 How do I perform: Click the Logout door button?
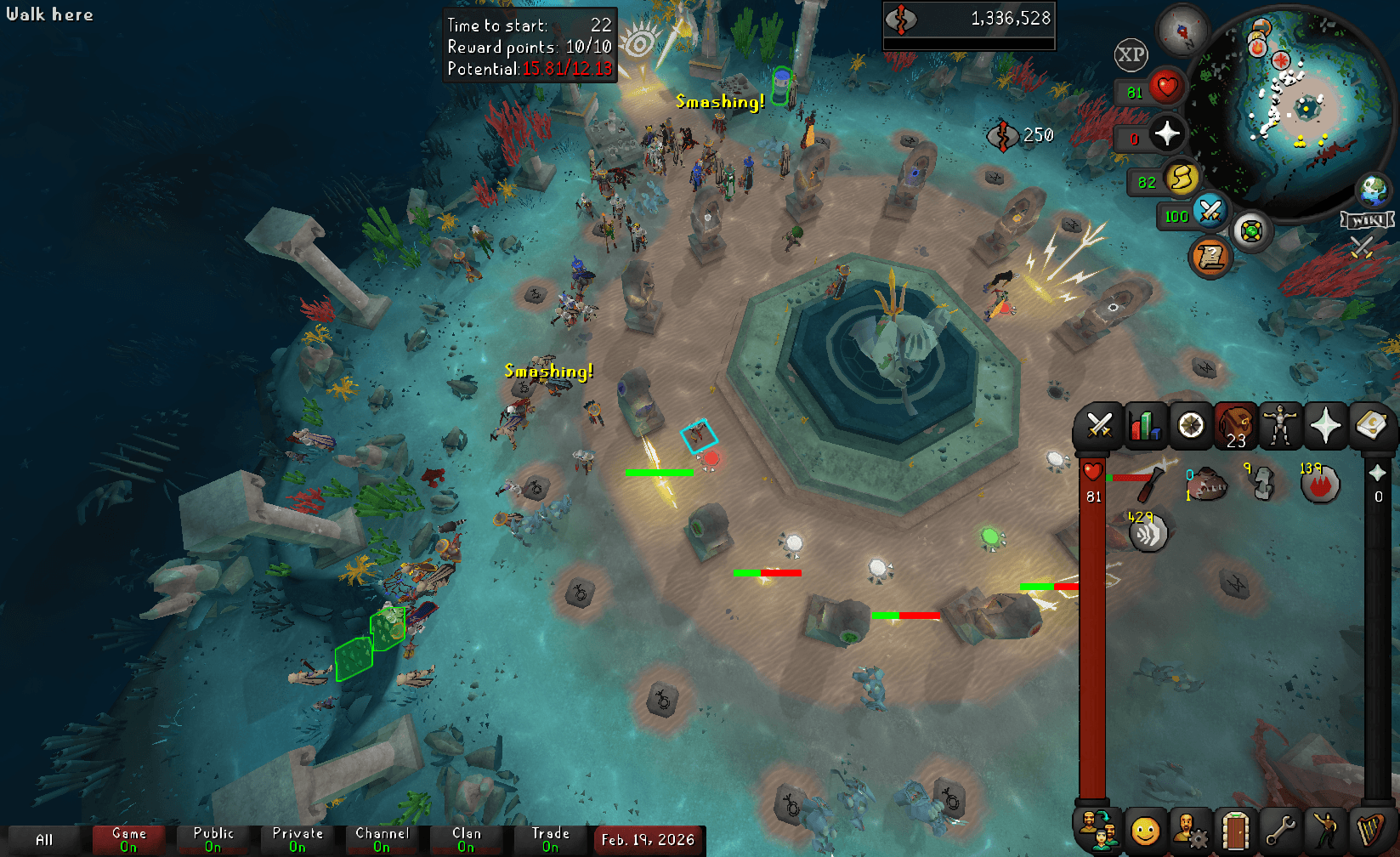click(1234, 831)
